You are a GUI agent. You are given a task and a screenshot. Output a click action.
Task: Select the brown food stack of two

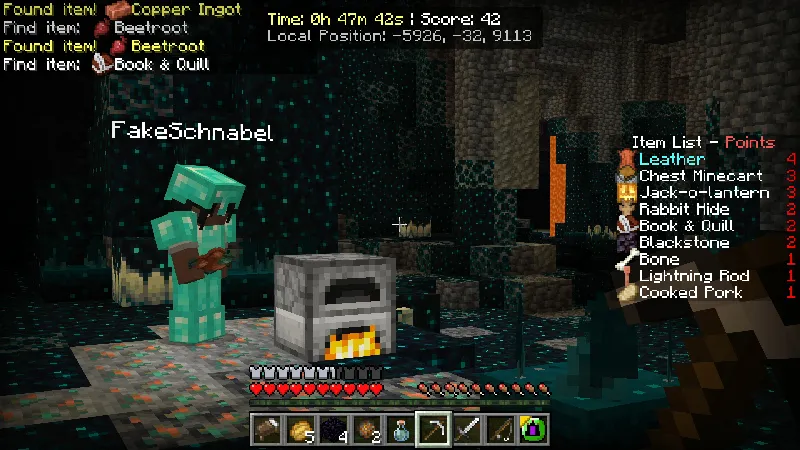pyautogui.click(x=366, y=429)
